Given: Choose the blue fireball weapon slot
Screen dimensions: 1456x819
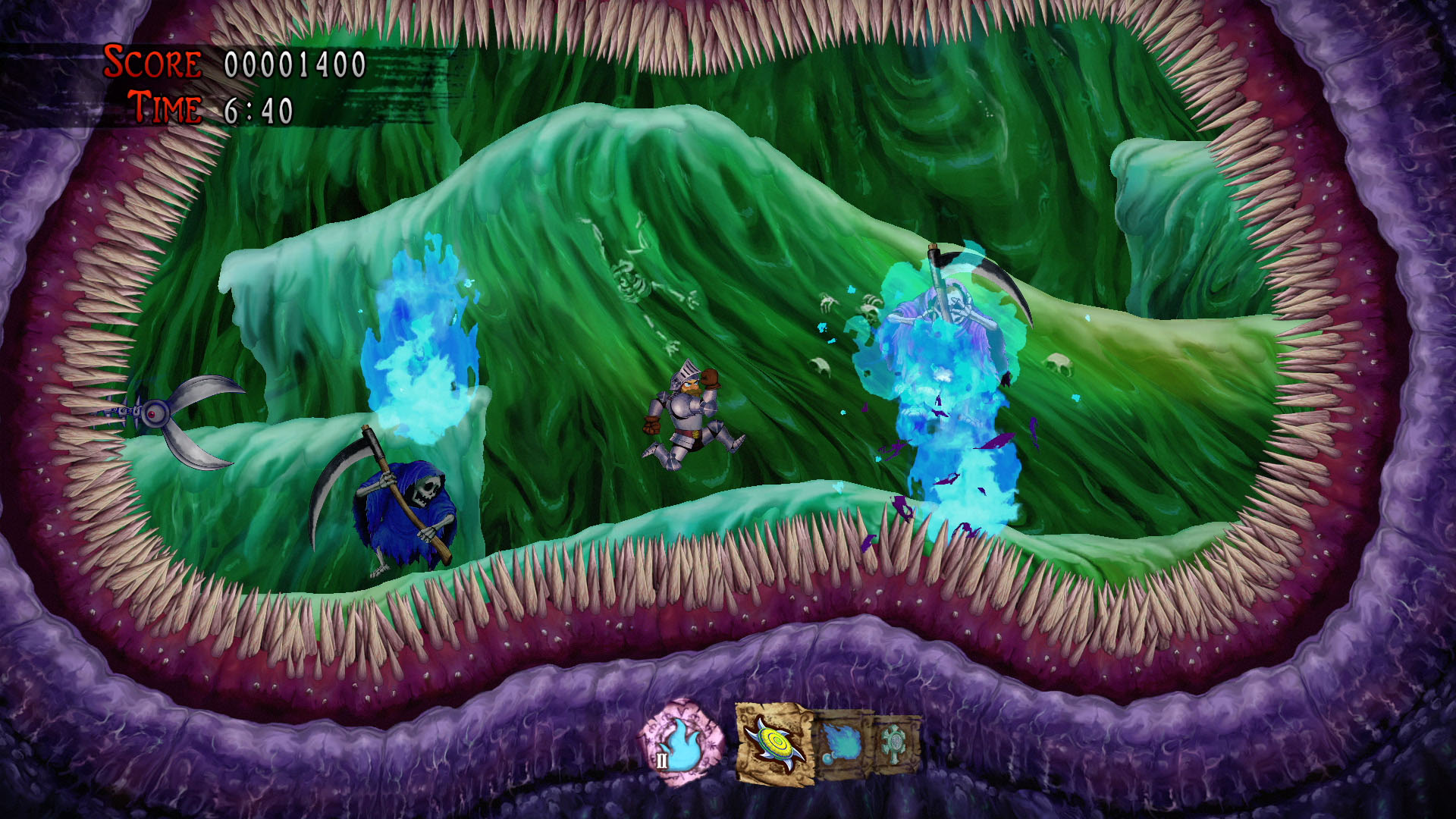Looking at the screenshot, I should (x=841, y=744).
